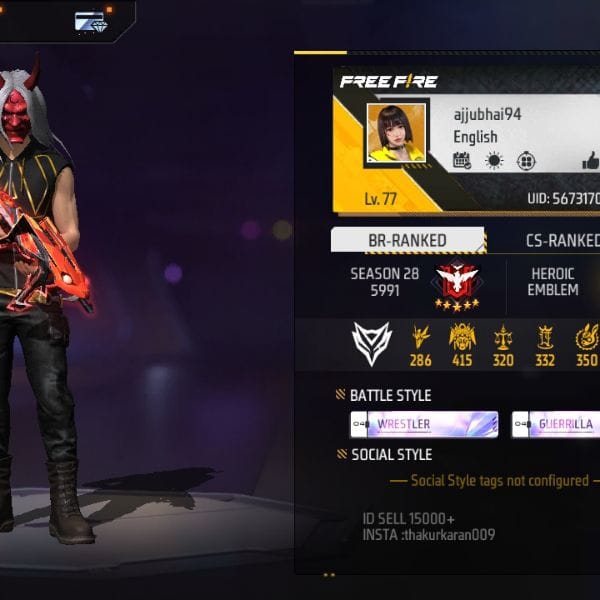Tap the round four-dot icon beside the sun
This screenshot has height=600, width=600.
(x=526, y=161)
